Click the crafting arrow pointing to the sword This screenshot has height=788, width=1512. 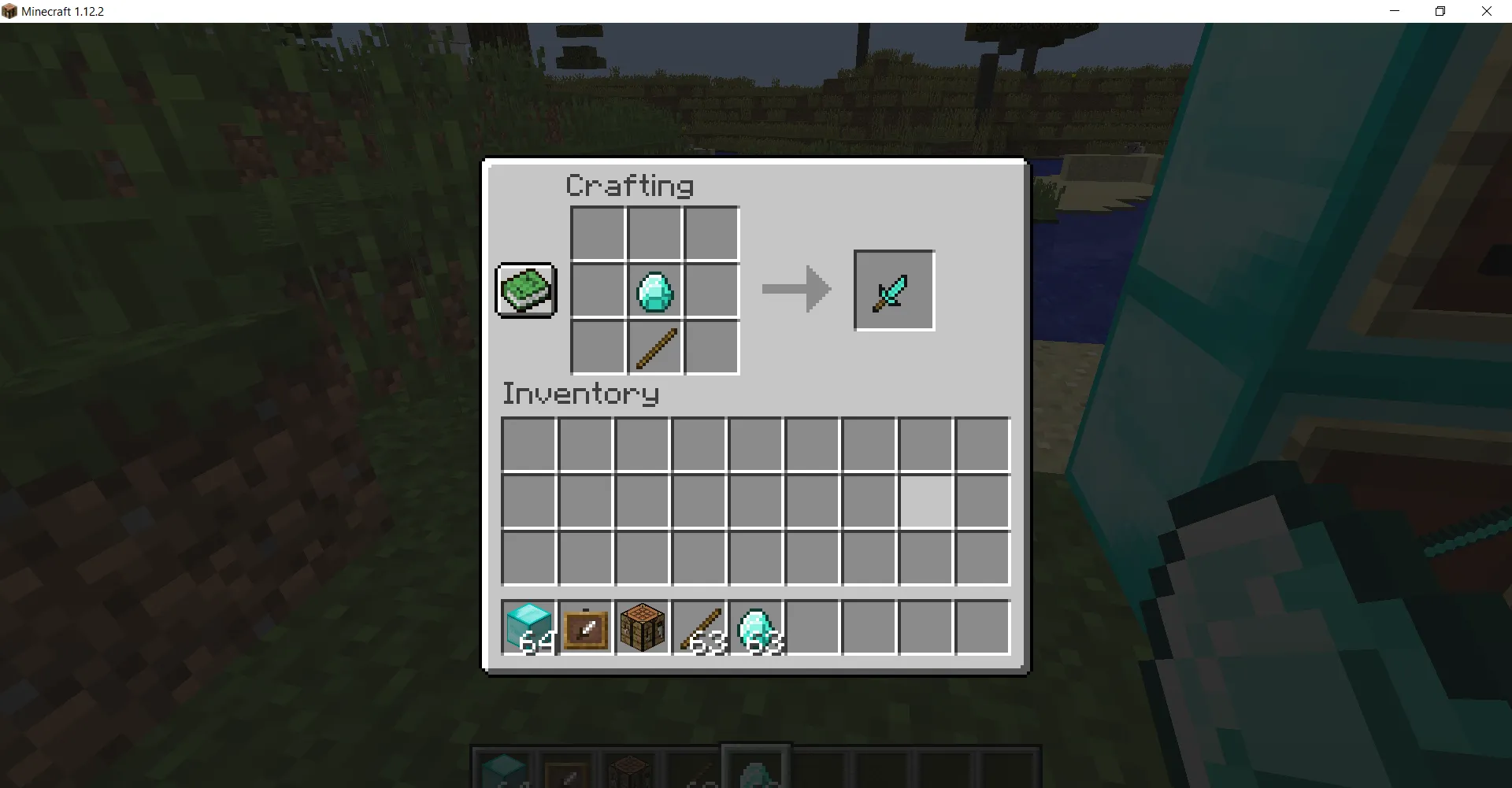[x=795, y=290]
